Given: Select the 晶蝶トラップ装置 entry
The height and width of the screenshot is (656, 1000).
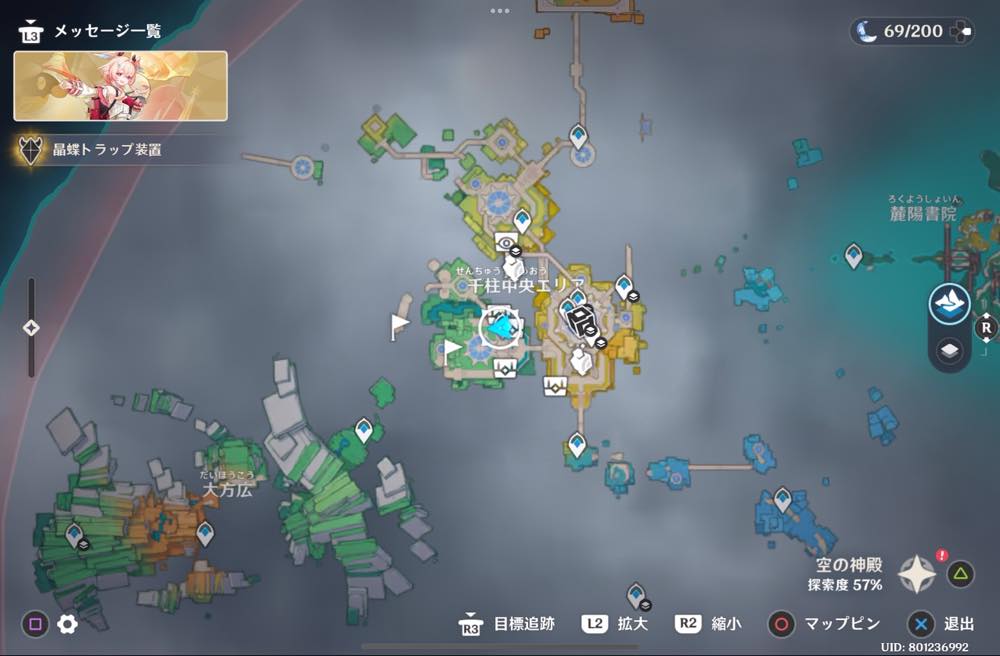Looking at the screenshot, I should (107, 151).
